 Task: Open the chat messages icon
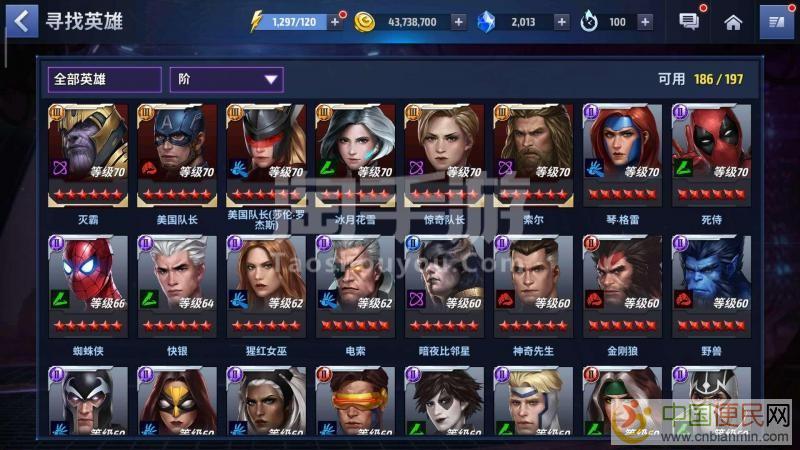click(689, 21)
